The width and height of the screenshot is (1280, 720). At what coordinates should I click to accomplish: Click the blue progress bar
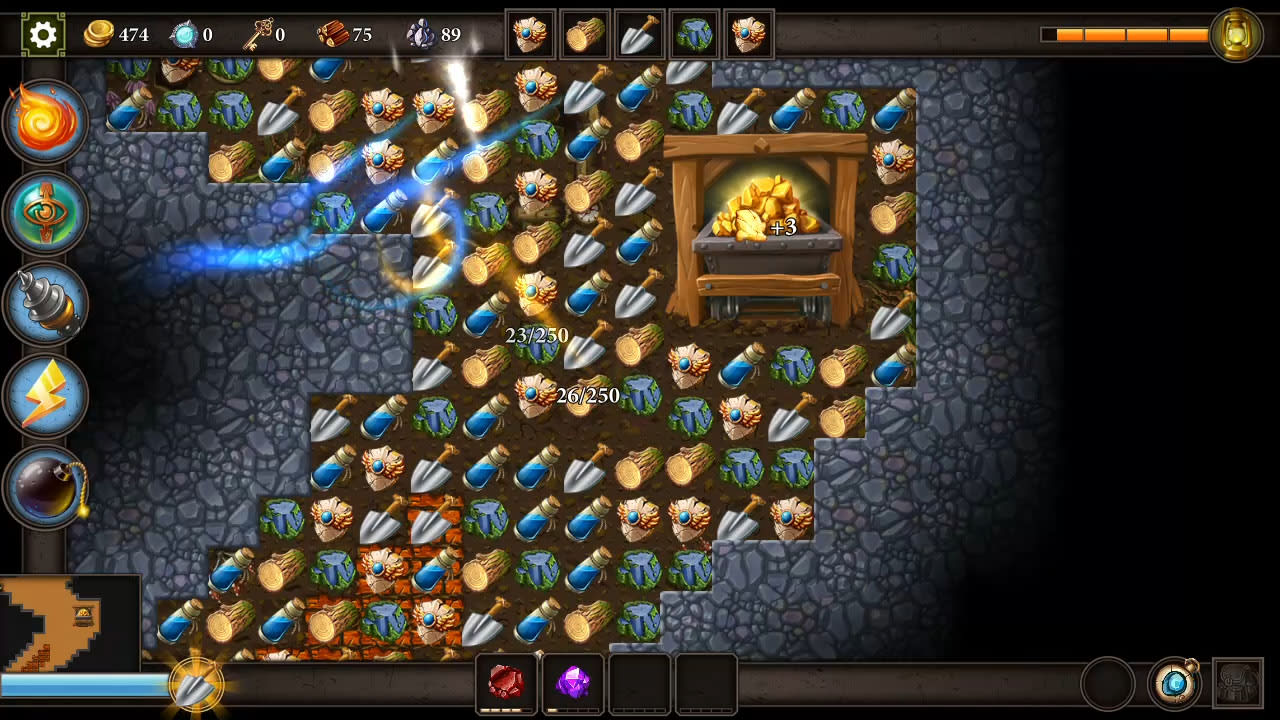(80, 684)
